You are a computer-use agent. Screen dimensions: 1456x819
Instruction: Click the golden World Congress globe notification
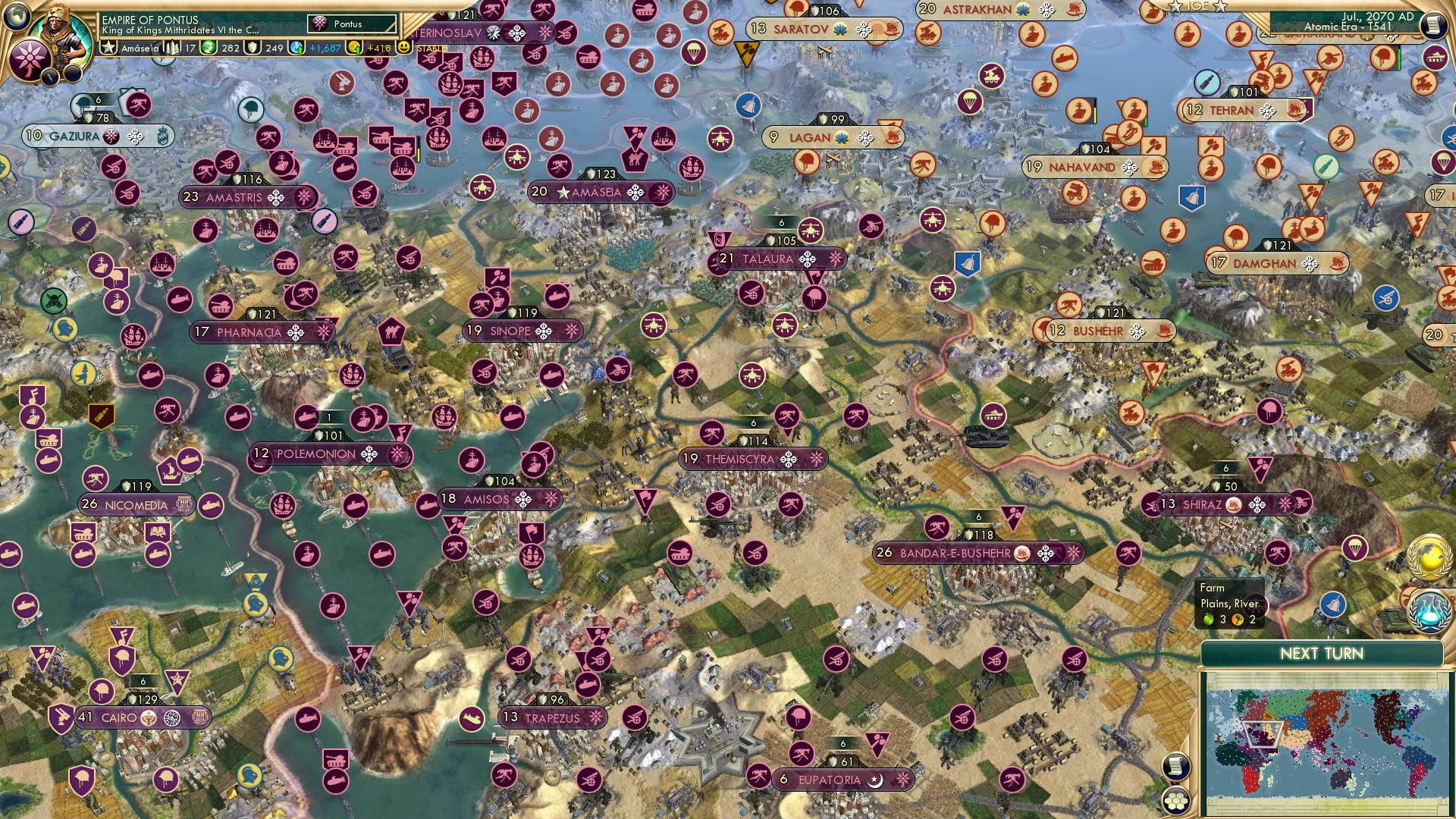(1429, 557)
